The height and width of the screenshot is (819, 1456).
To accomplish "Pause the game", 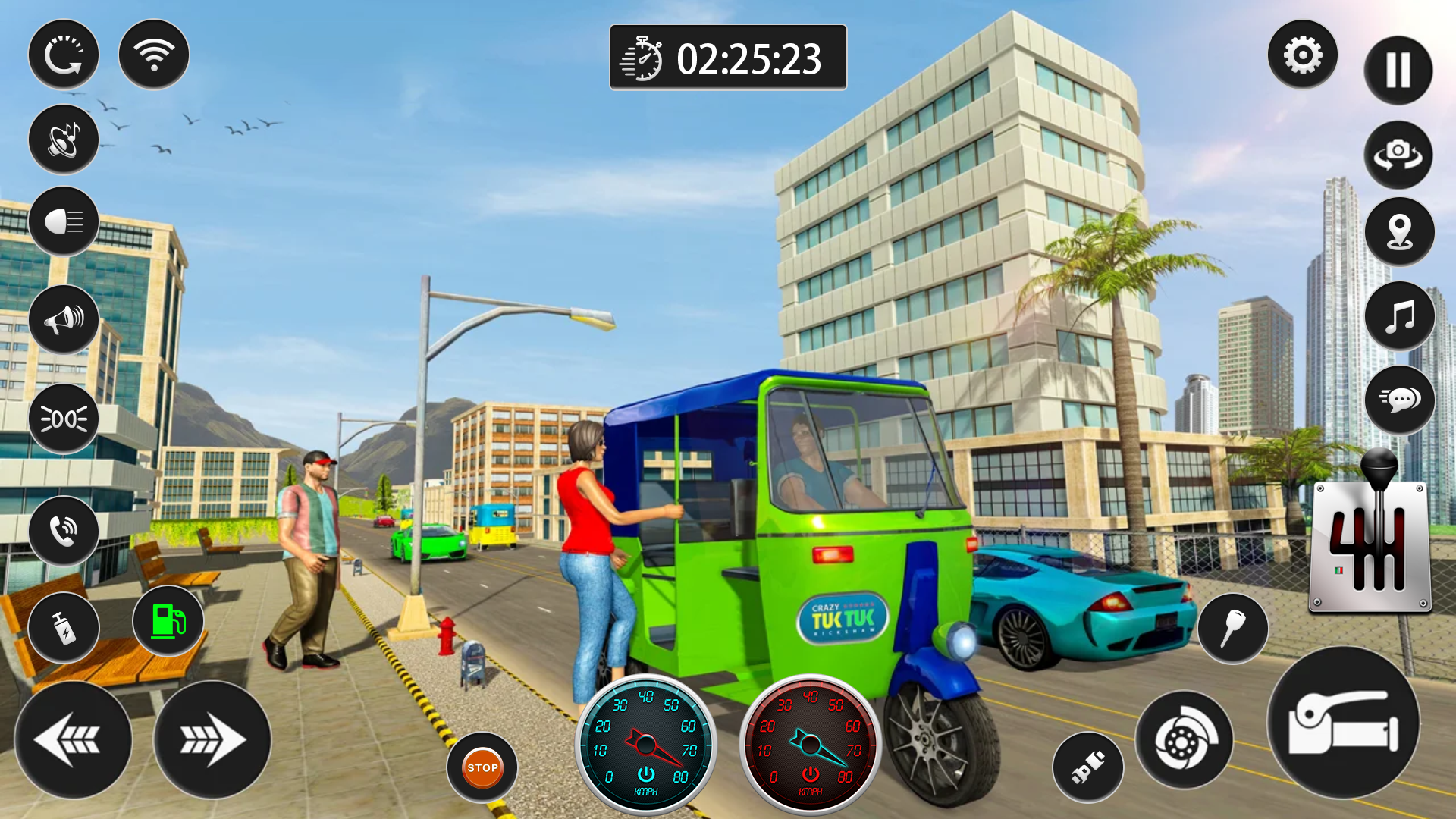I will [1398, 70].
